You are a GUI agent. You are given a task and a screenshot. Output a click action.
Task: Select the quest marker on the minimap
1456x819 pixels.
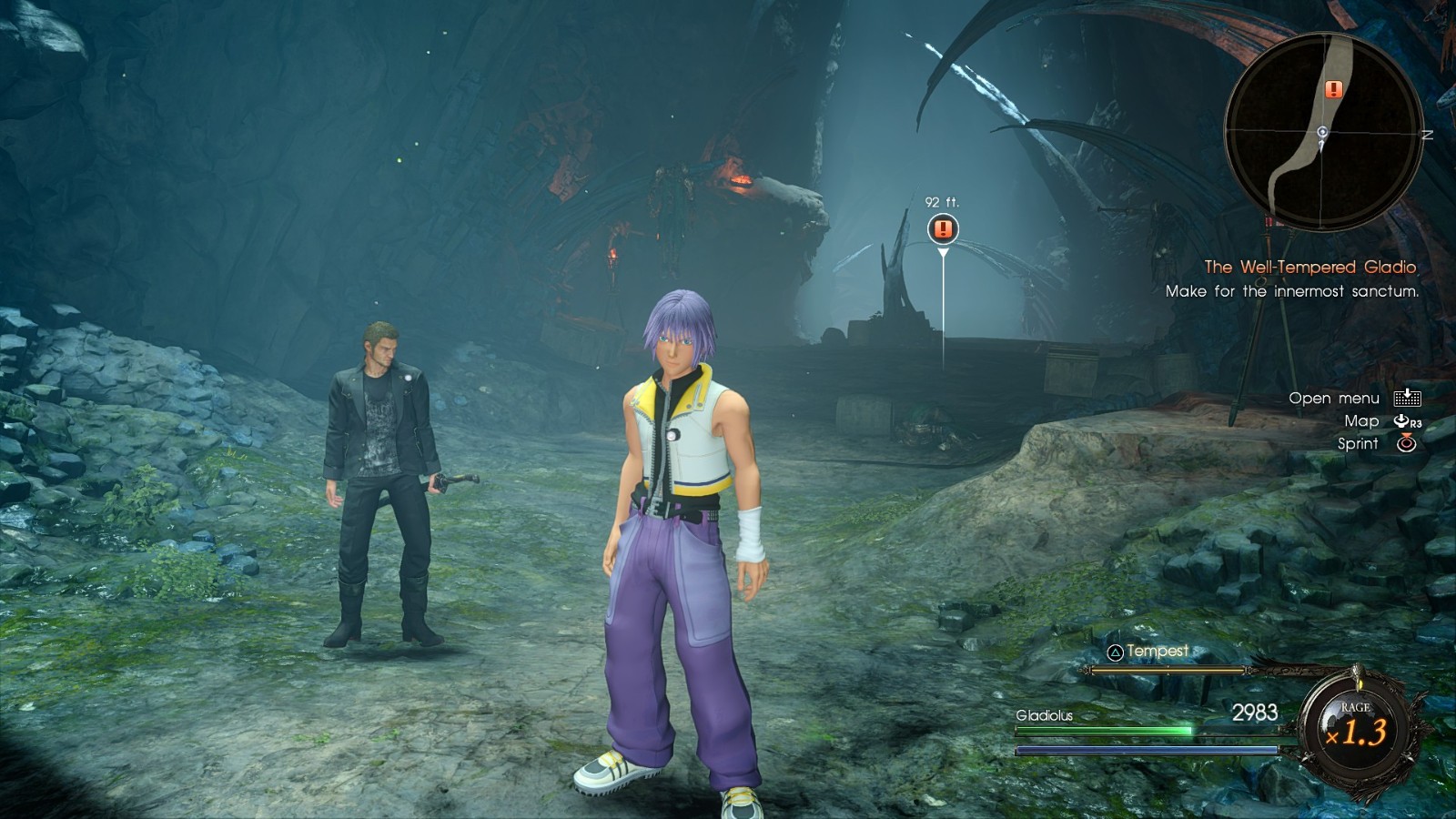1334,89
